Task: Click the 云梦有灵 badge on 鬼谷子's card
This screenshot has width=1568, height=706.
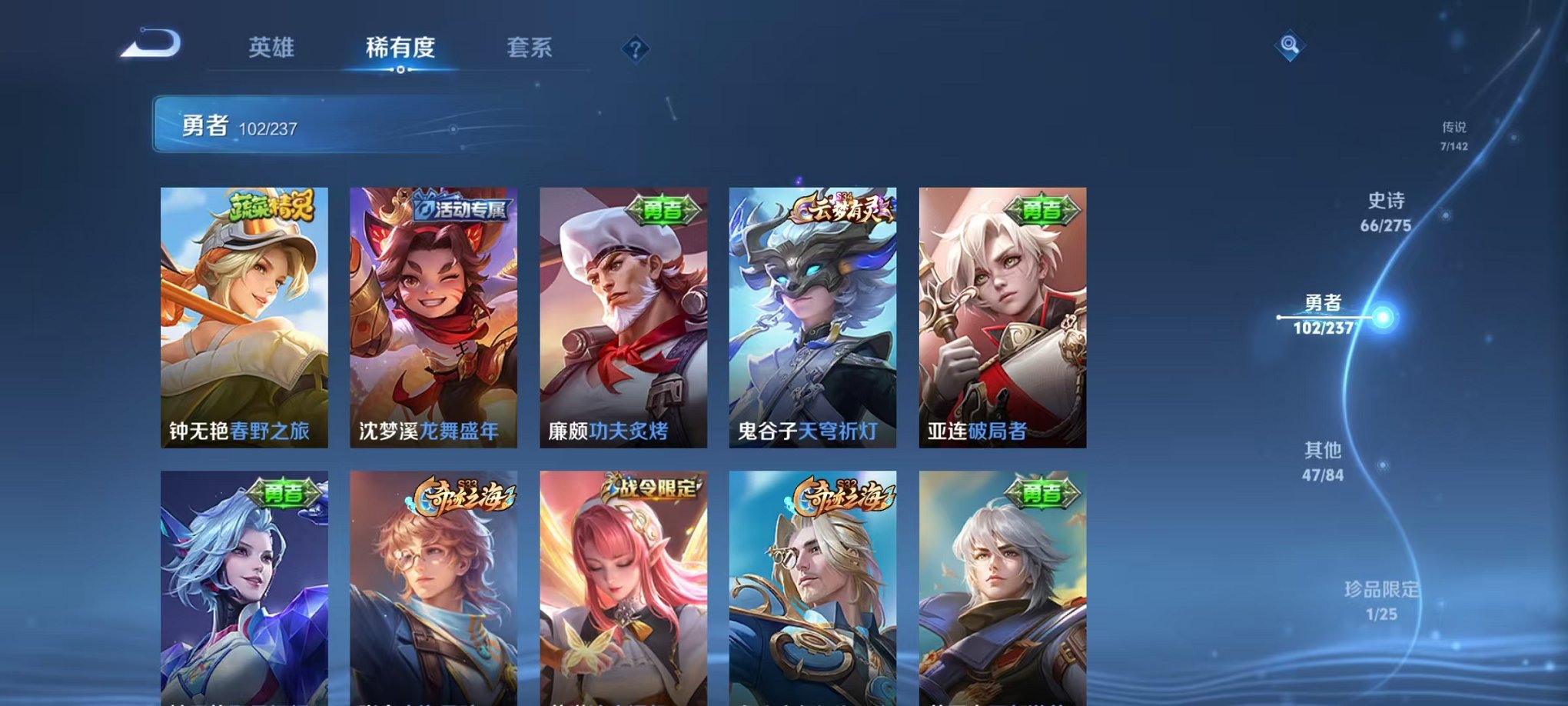Action: tap(840, 208)
